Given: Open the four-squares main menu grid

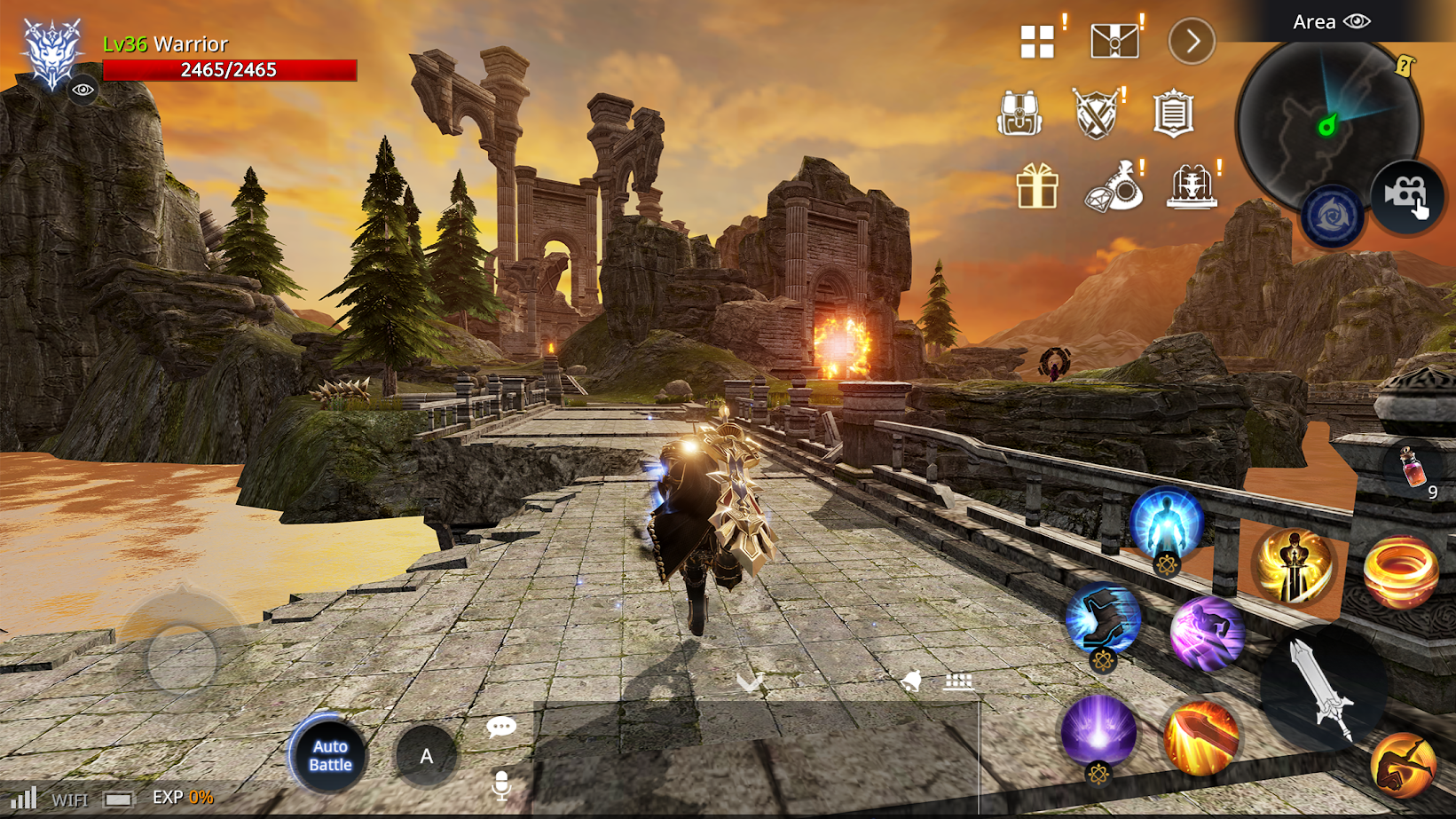Looking at the screenshot, I should pyautogui.click(x=1036, y=41).
